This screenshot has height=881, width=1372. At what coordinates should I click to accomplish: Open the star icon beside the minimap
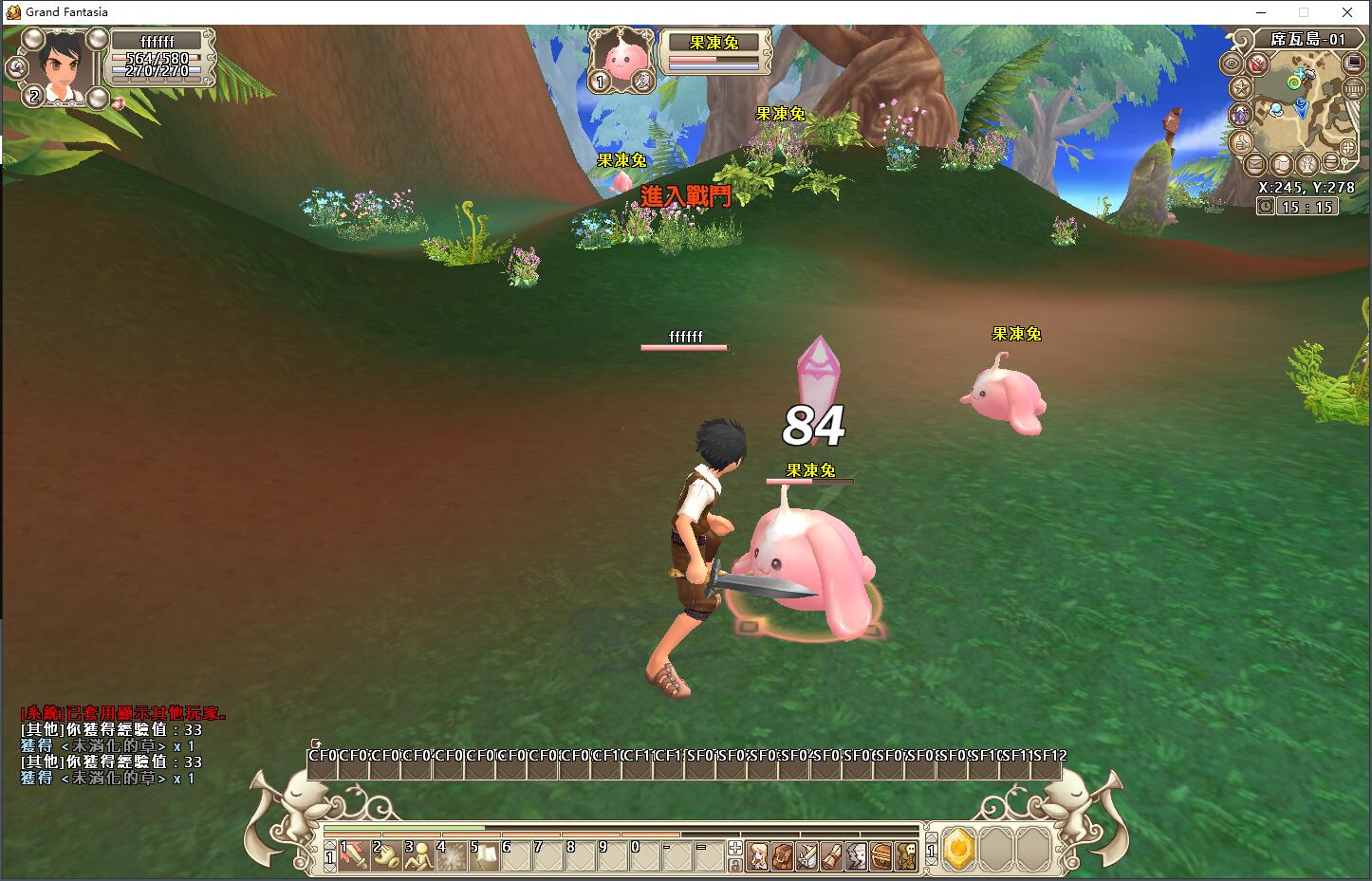pos(1240,88)
